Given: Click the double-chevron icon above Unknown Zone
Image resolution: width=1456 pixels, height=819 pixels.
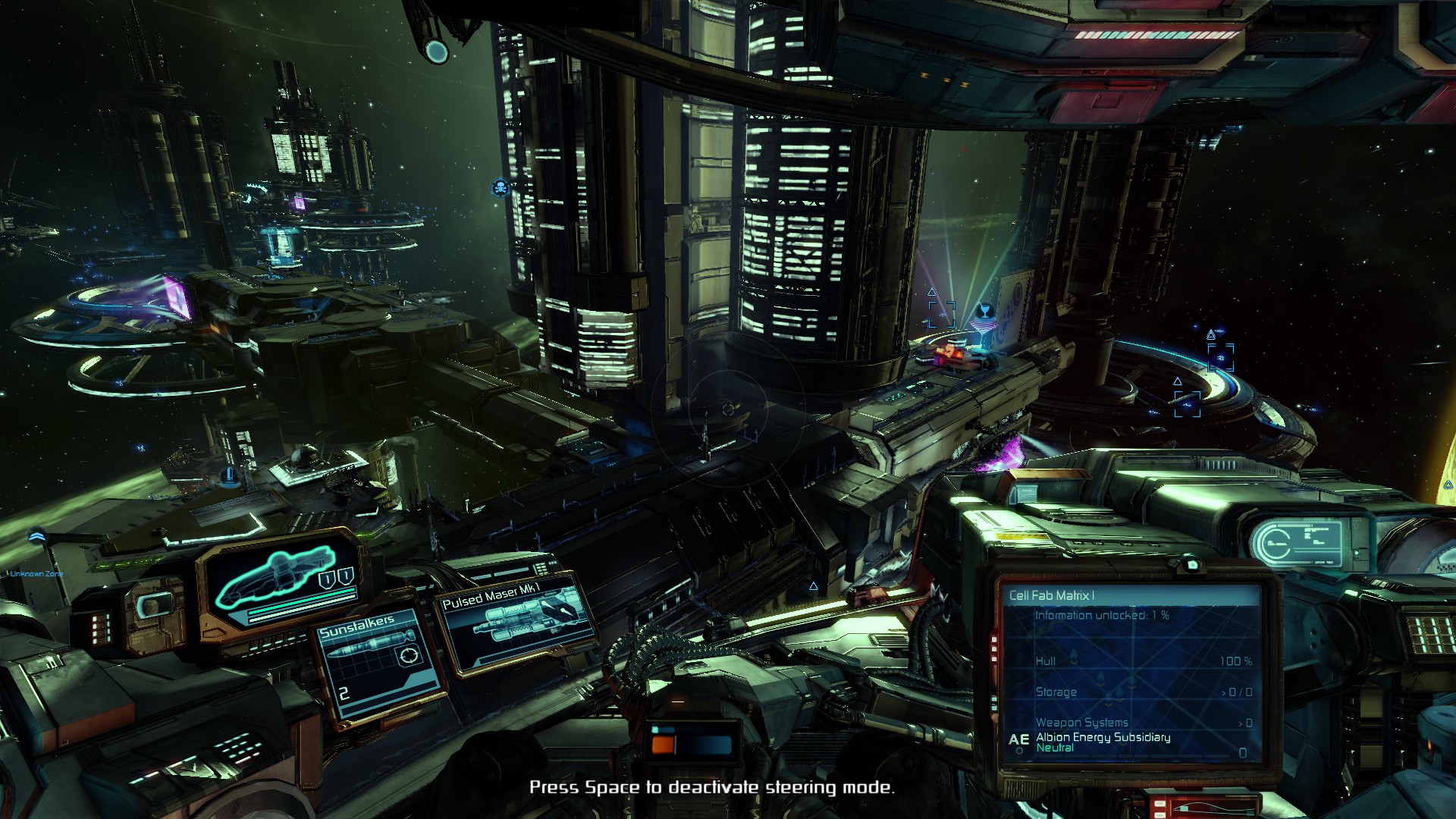Looking at the screenshot, I should [x=36, y=537].
